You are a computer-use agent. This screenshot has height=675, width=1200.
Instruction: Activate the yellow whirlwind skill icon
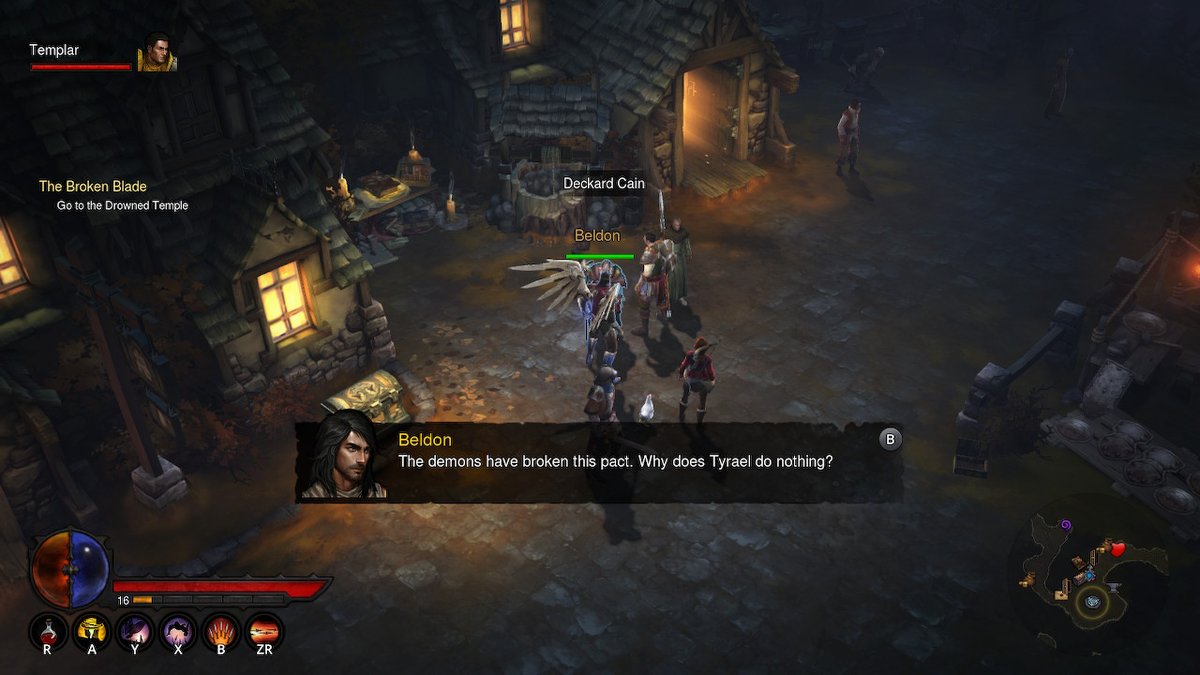(92, 630)
